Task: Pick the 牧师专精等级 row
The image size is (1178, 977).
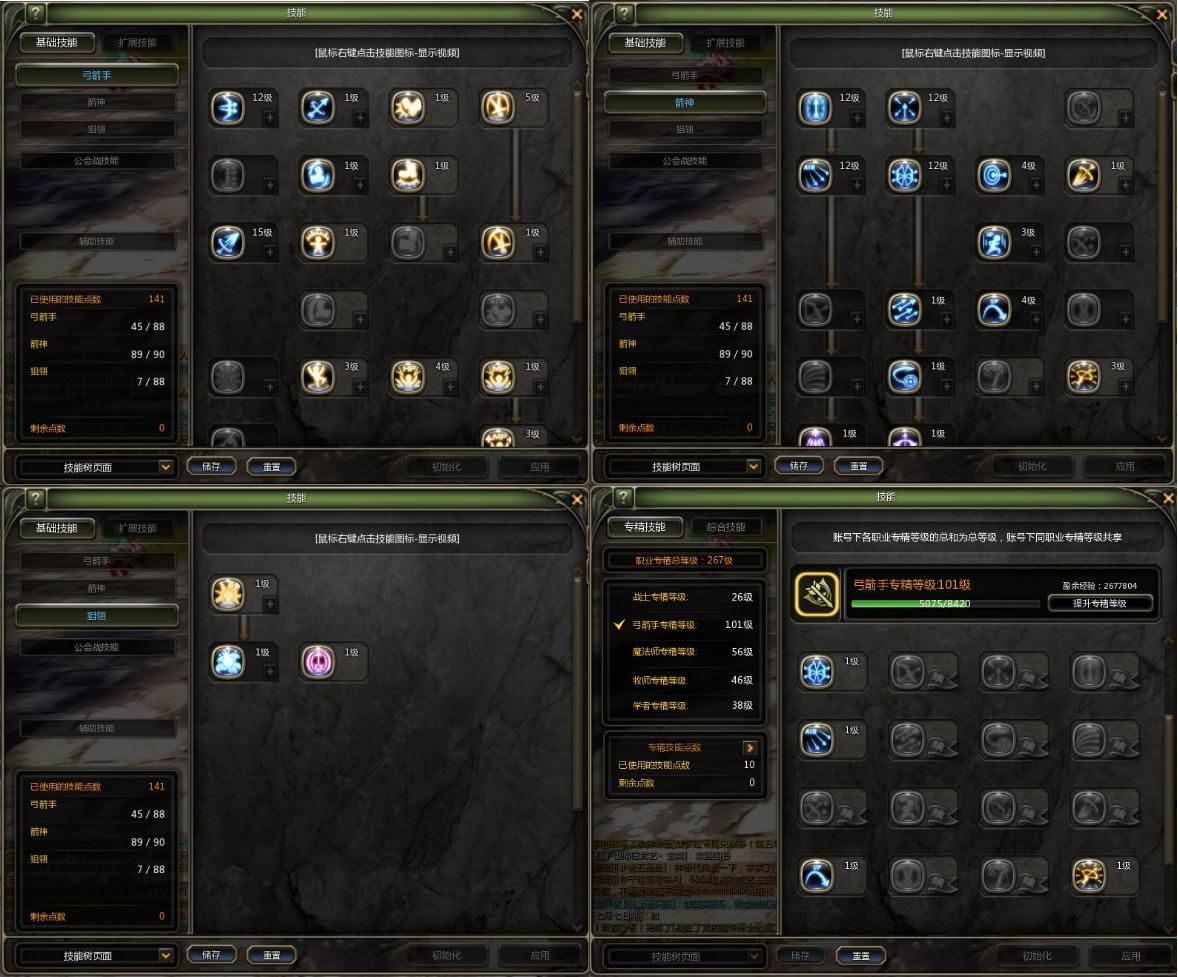Action: click(685, 679)
